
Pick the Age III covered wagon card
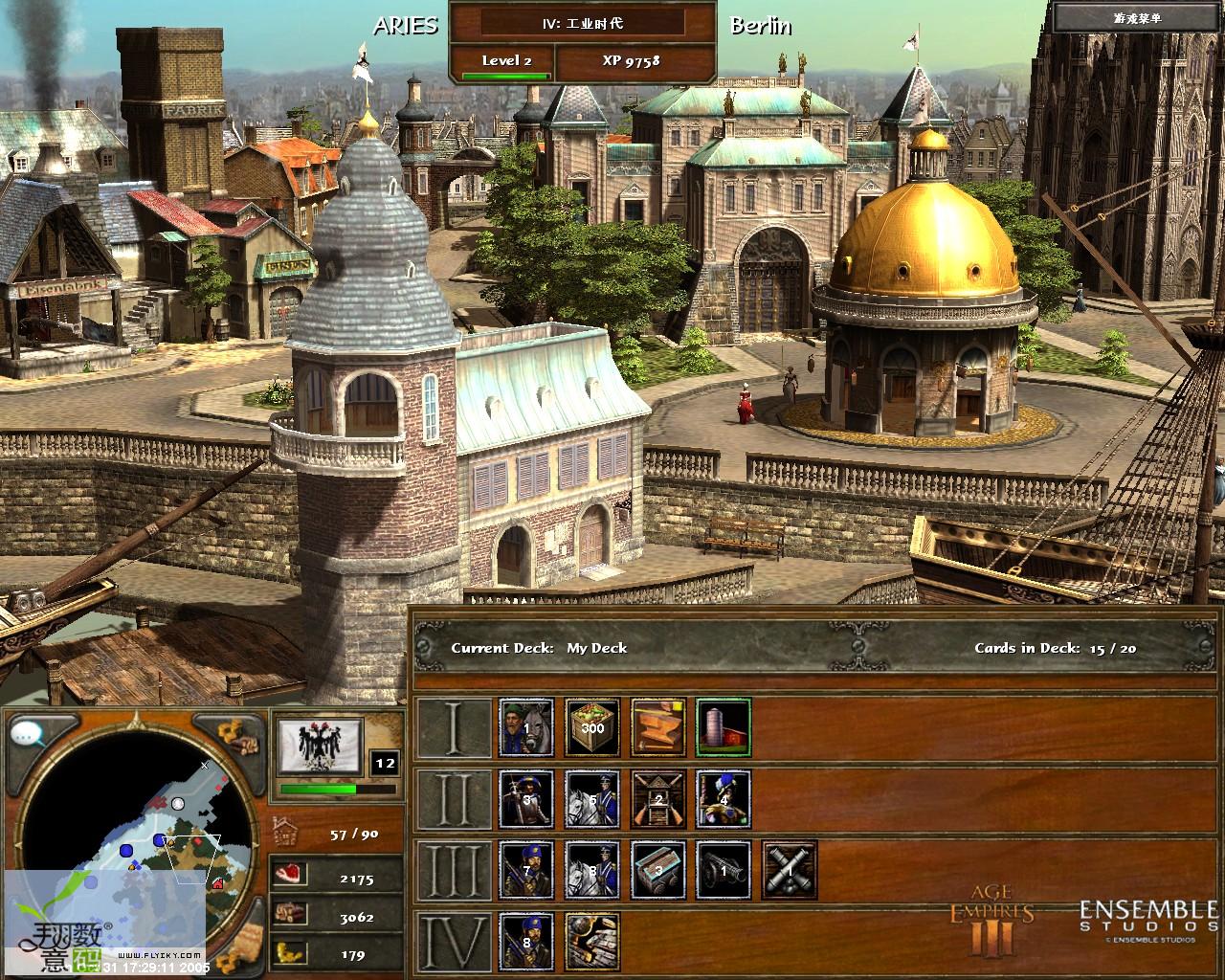coord(657,870)
